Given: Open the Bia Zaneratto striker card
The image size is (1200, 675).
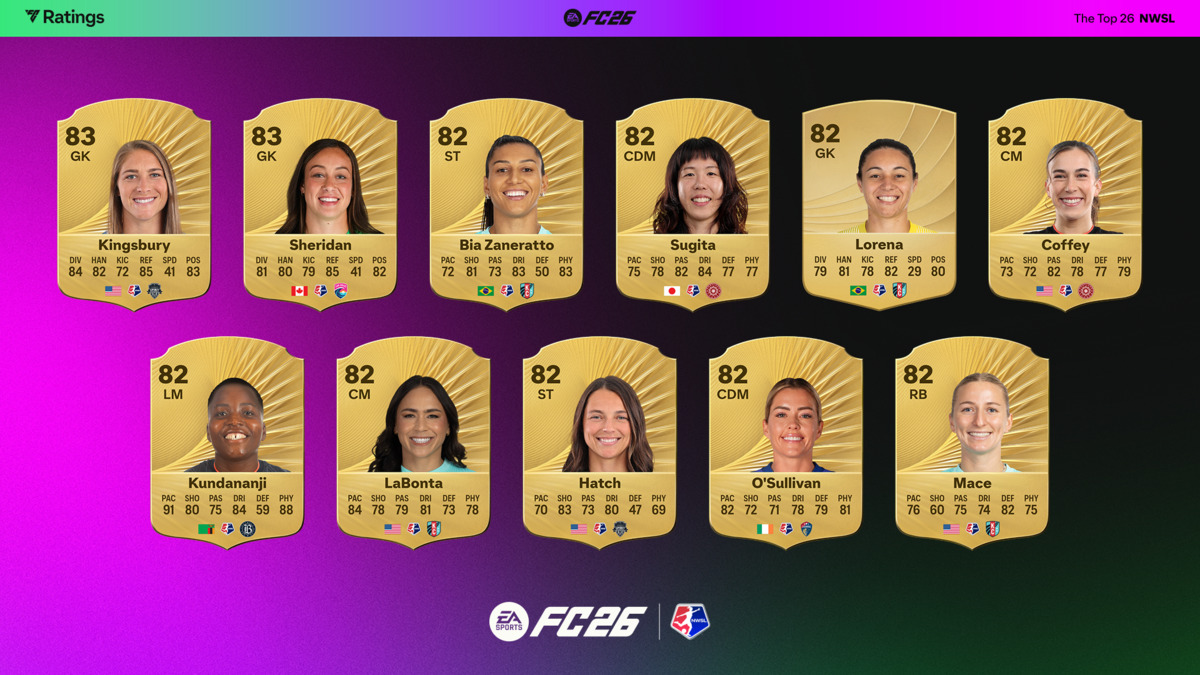Looking at the screenshot, I should pyautogui.click(x=506, y=200).
